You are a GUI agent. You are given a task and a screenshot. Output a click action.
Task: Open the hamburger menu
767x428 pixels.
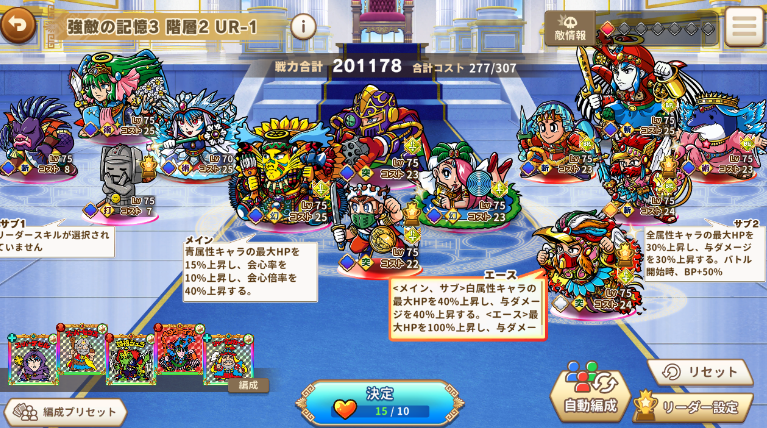744,27
